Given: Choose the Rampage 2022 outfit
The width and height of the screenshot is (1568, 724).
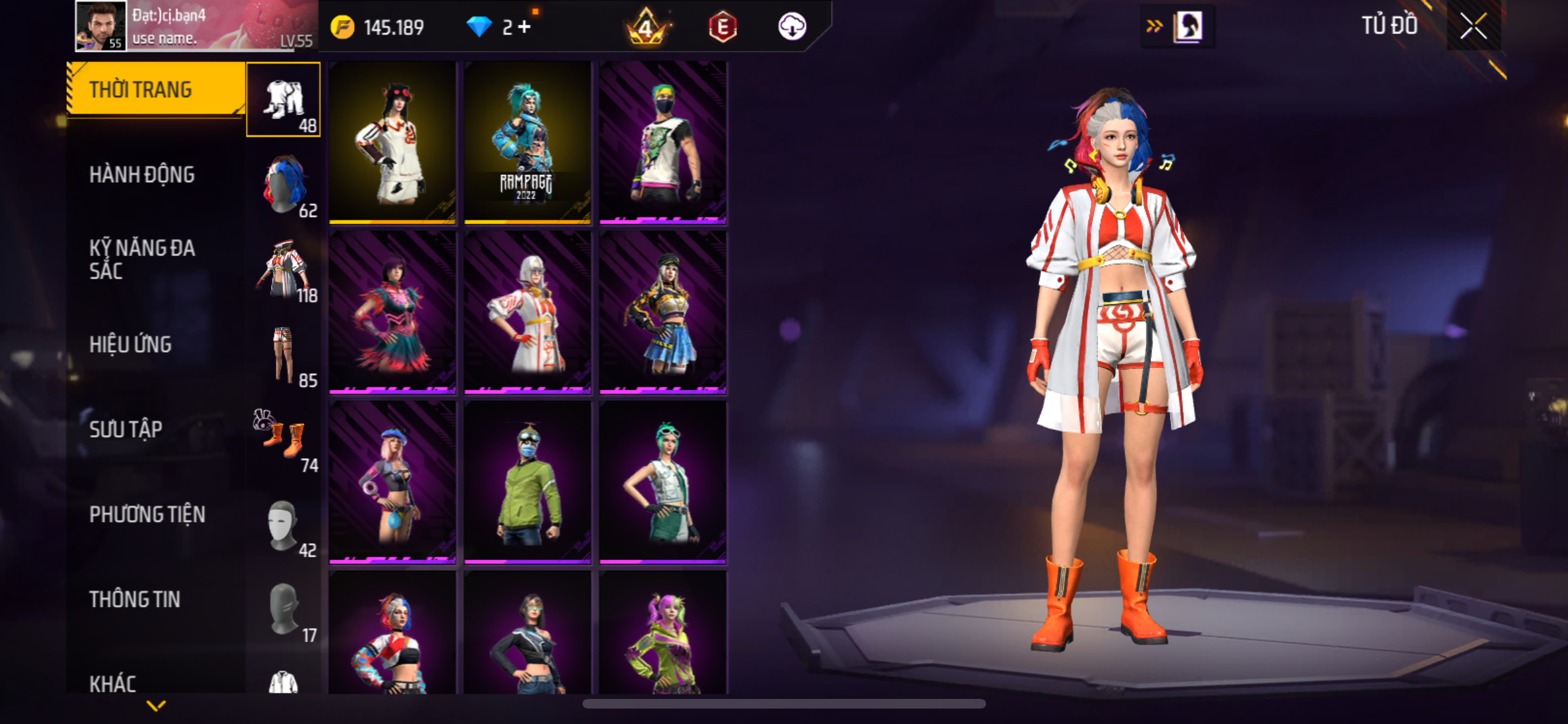Looking at the screenshot, I should [527, 142].
